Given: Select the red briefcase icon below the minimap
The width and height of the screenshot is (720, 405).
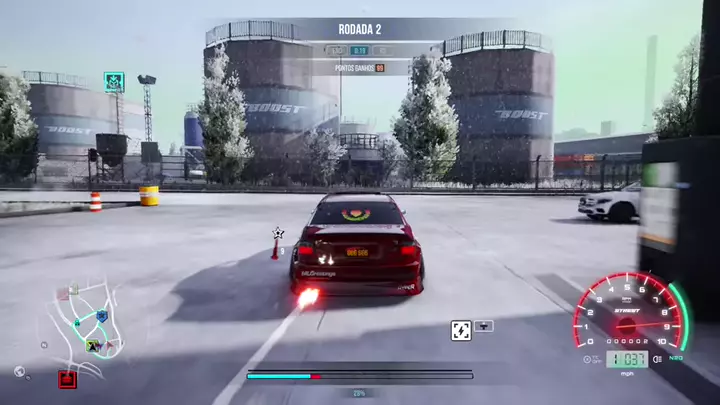Looking at the screenshot, I should (67, 379).
